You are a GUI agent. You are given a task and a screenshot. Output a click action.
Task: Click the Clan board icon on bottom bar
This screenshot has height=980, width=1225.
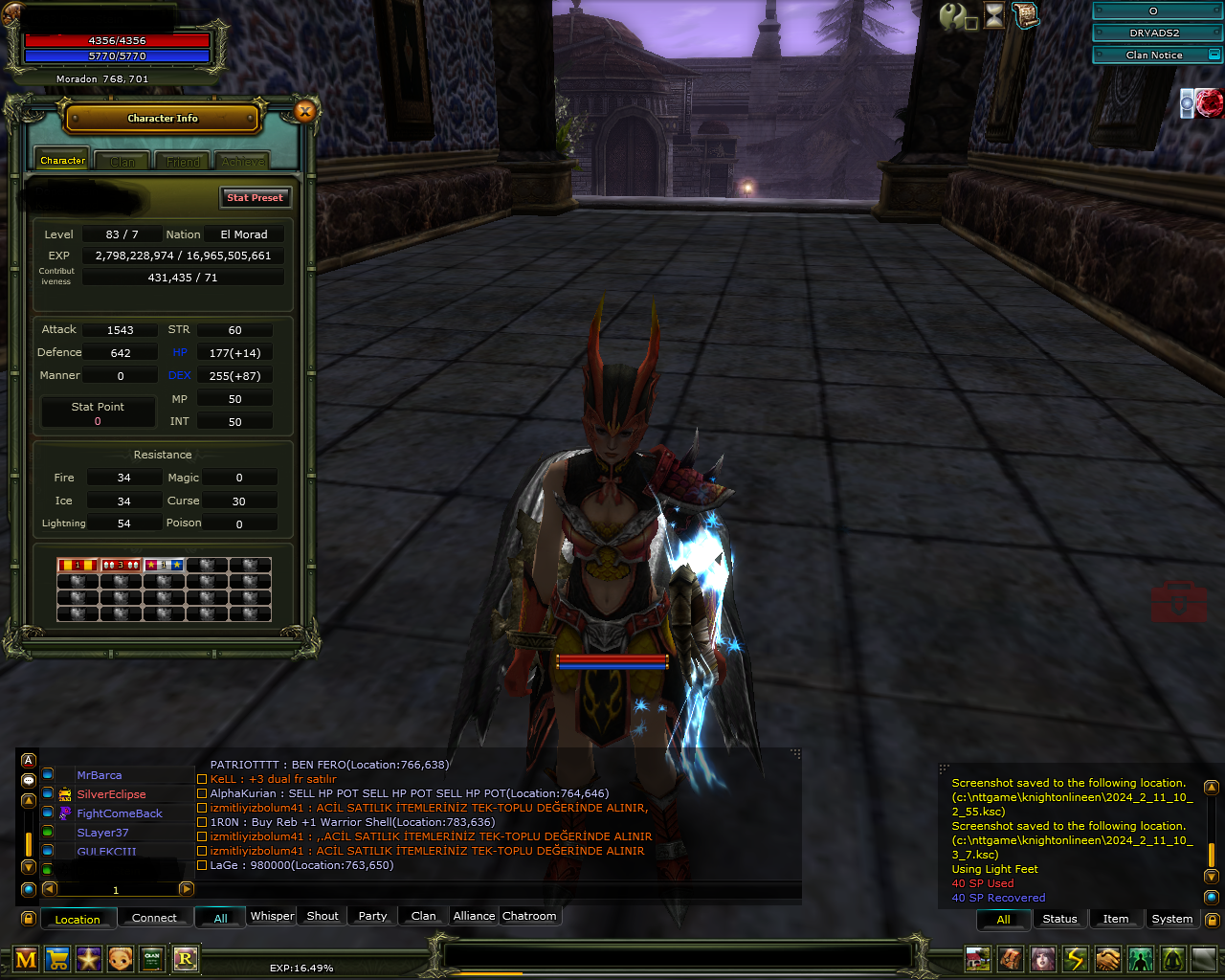pyautogui.click(x=151, y=959)
